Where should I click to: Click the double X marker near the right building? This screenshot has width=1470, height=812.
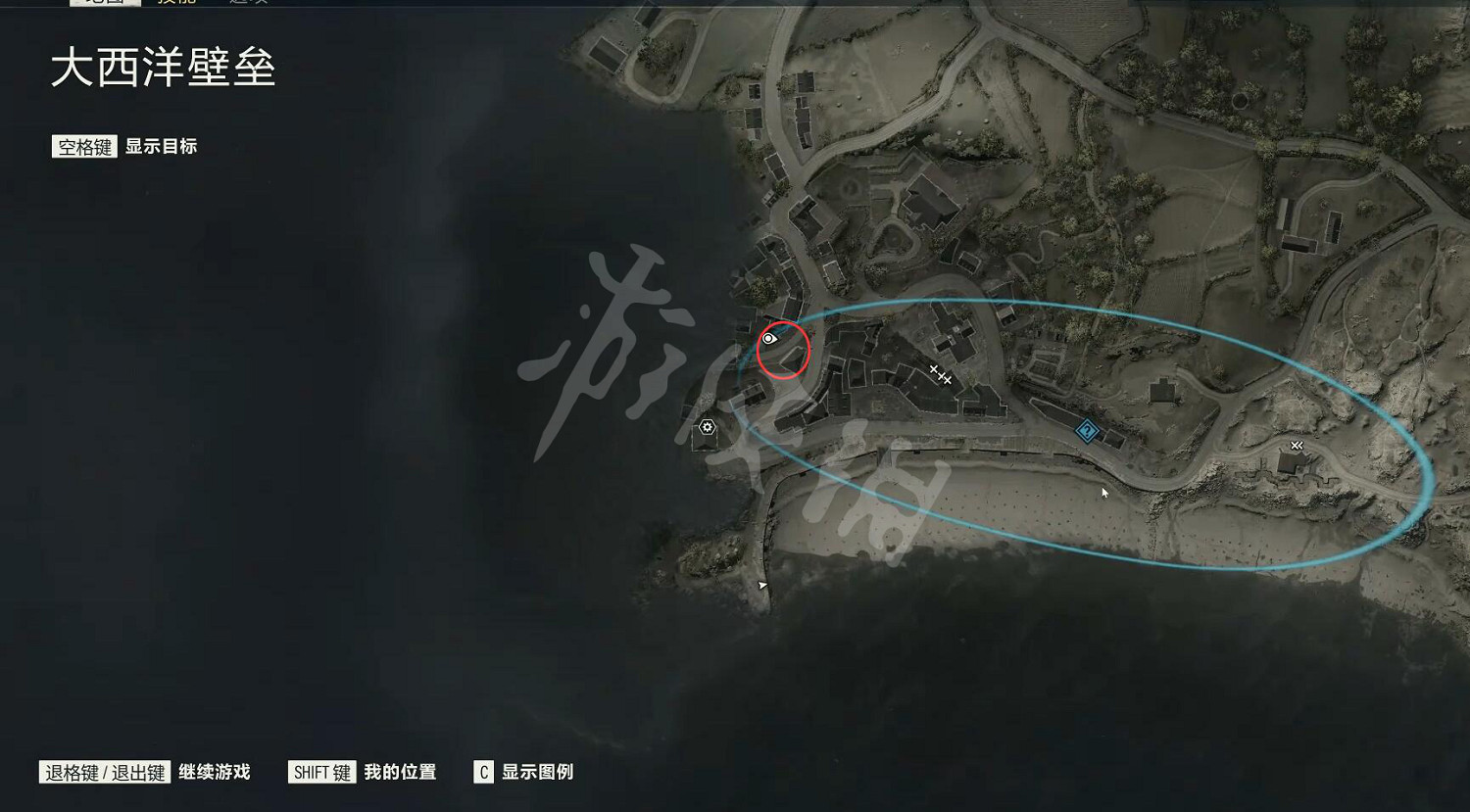click(1295, 446)
